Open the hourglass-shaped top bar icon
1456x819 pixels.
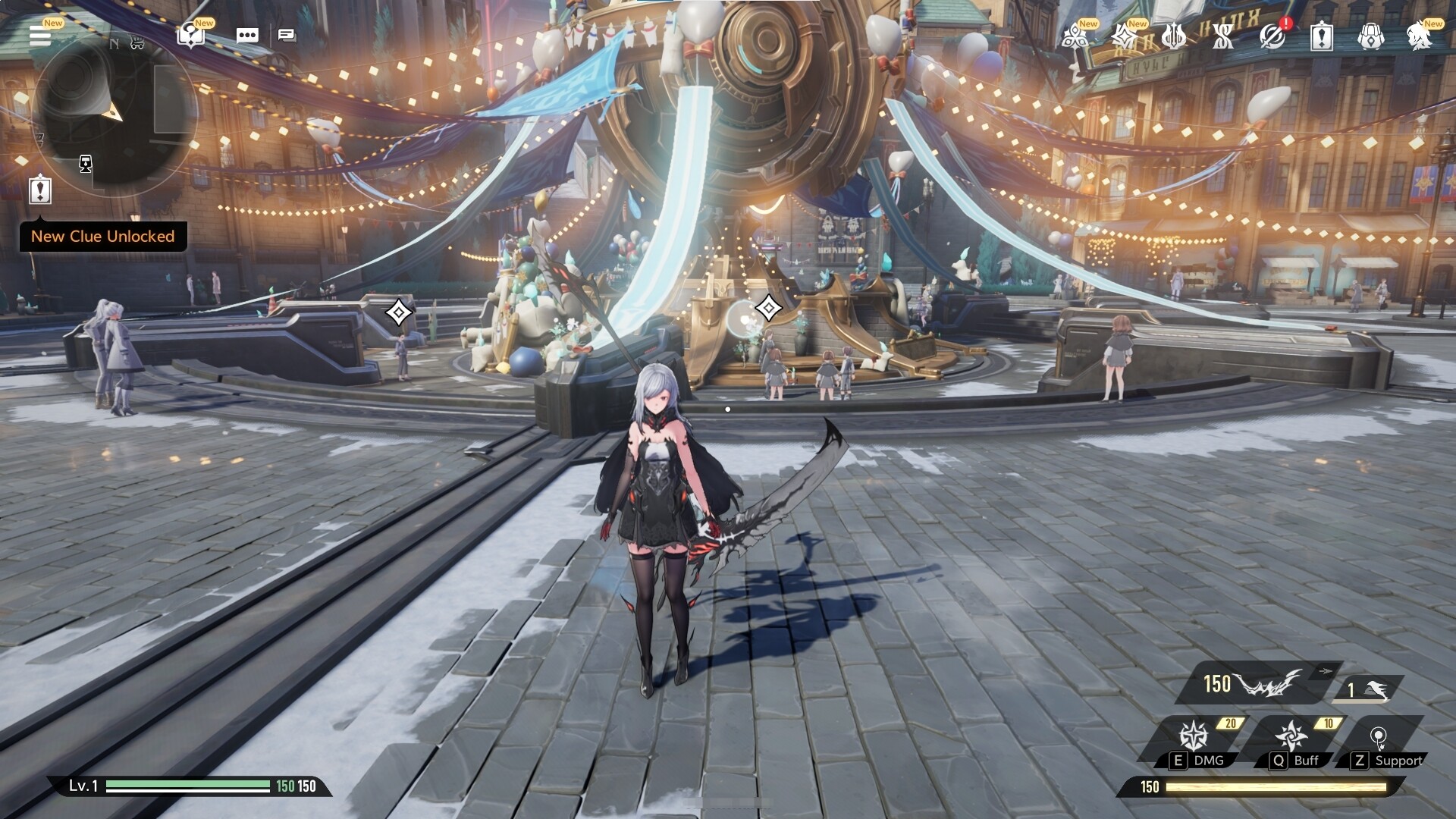coord(1222,36)
